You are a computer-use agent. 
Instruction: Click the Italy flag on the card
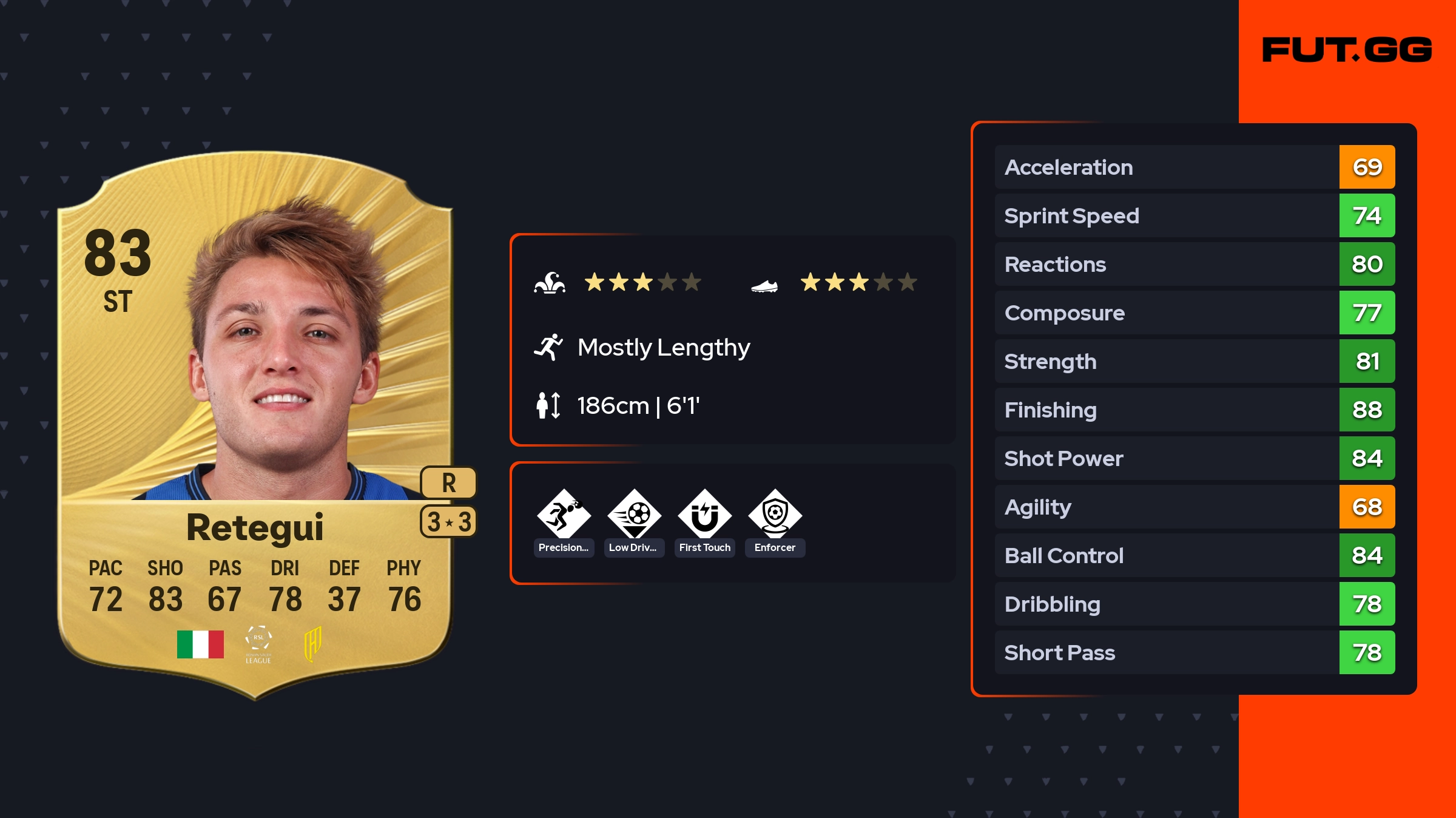[x=200, y=644]
